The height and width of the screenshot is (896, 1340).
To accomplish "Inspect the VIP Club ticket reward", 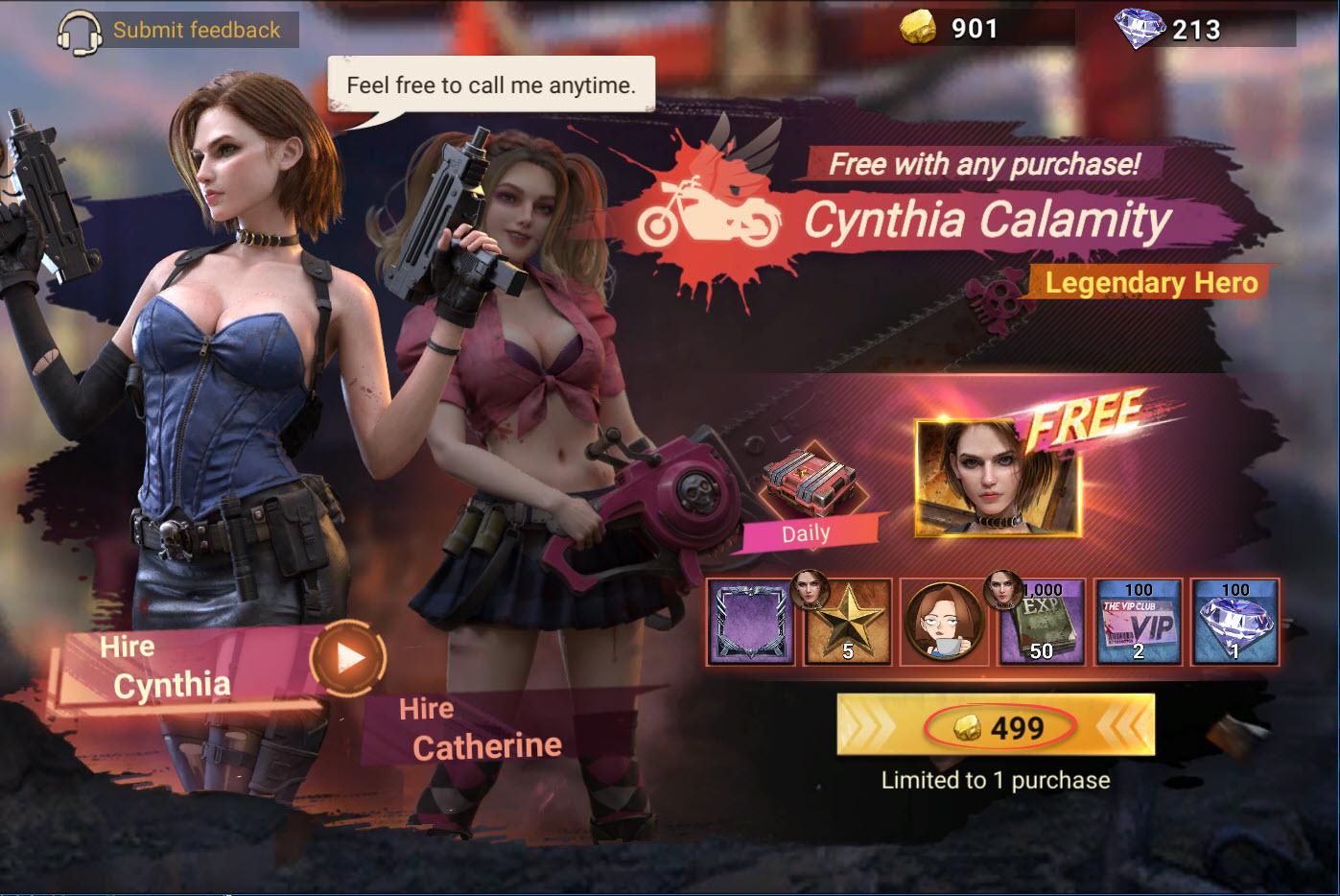I will [x=1139, y=622].
